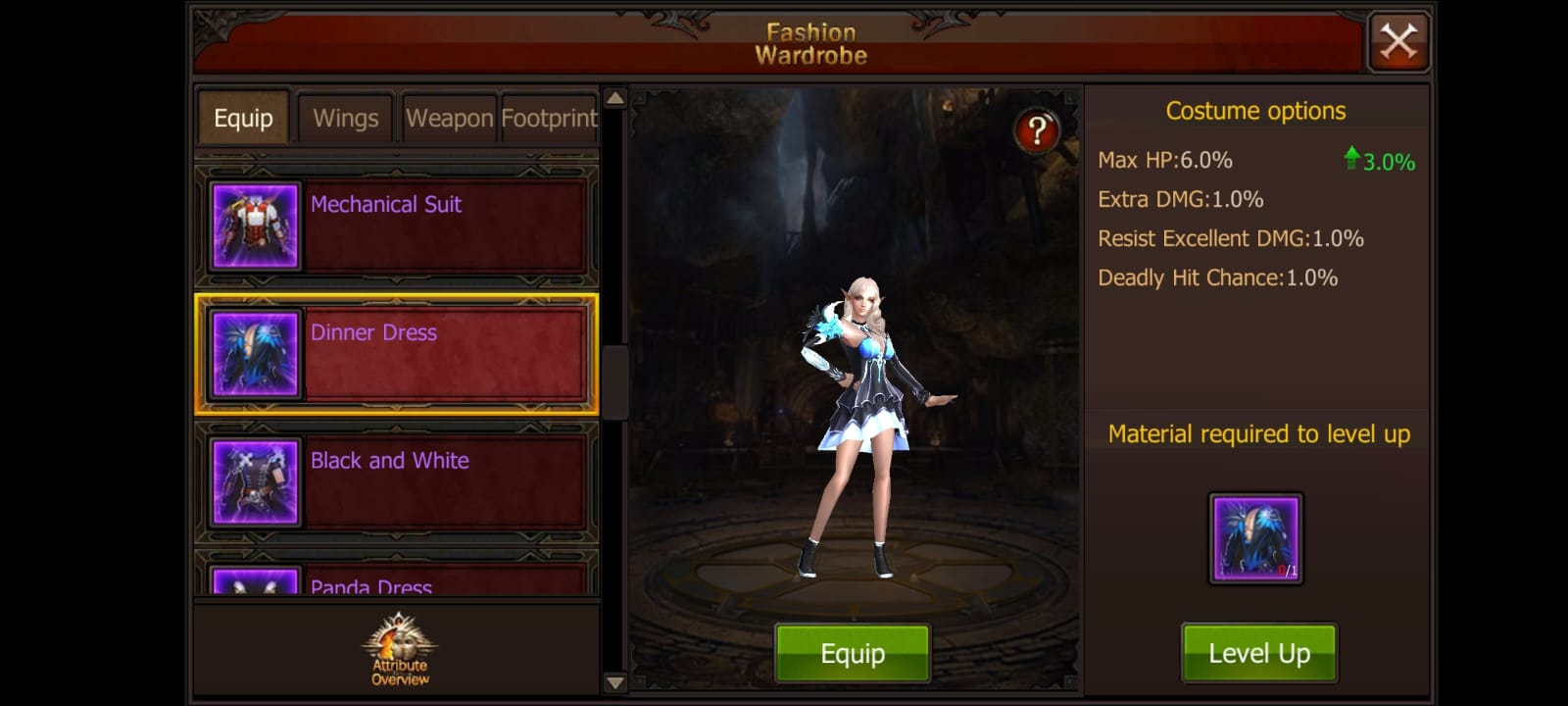Open the Dinner Dress material icon

(1255, 538)
